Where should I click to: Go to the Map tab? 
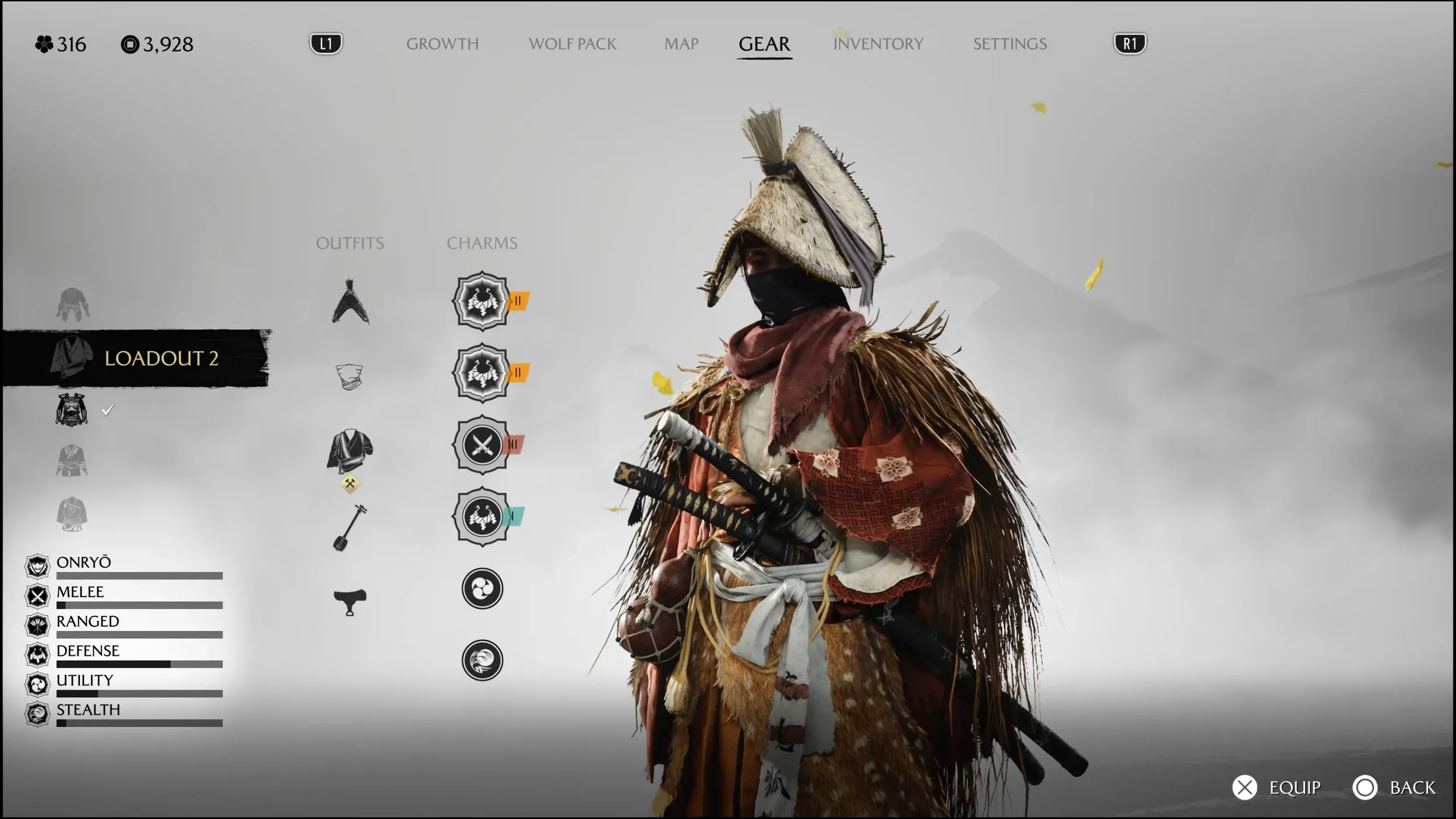tap(681, 44)
